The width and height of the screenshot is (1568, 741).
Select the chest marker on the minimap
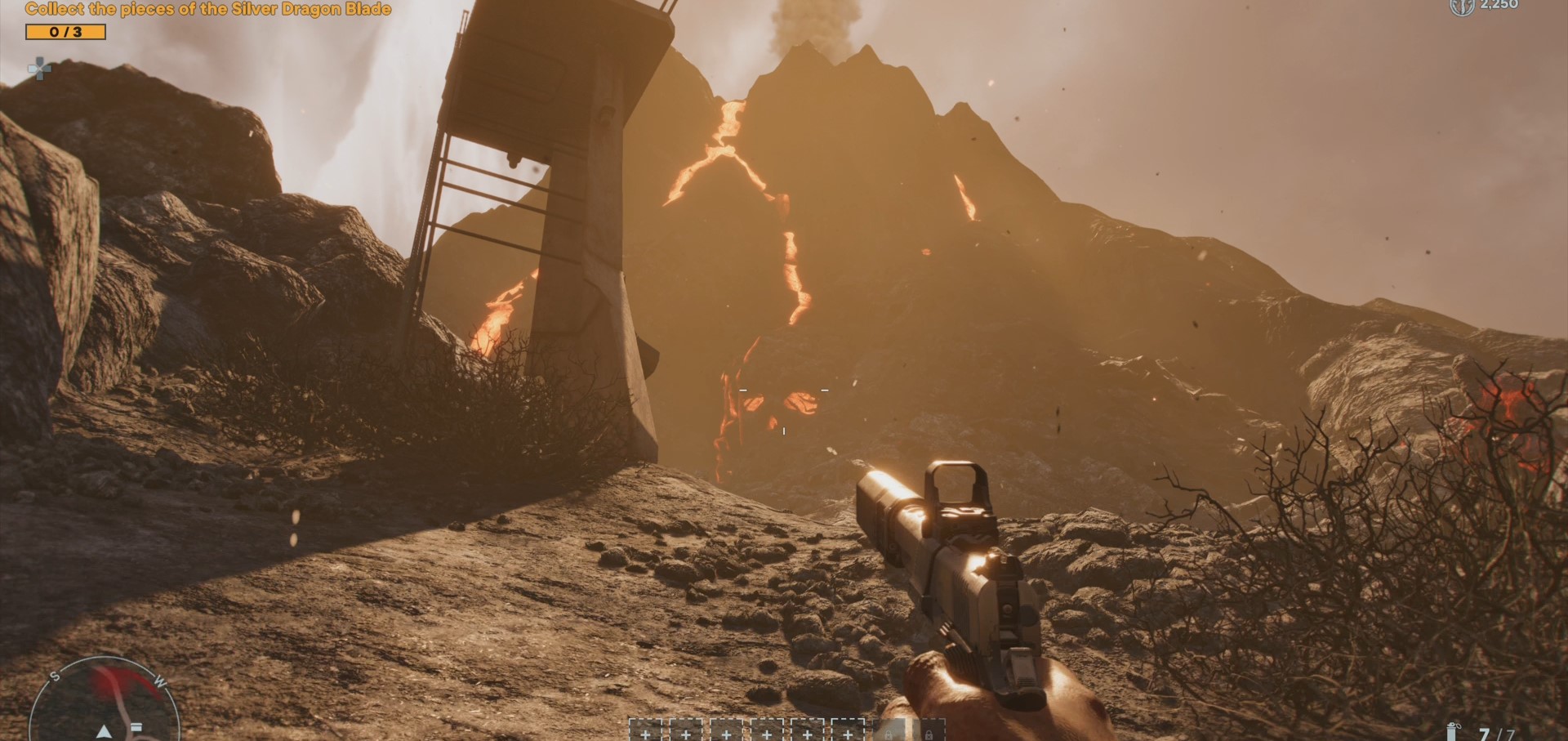pos(136,726)
